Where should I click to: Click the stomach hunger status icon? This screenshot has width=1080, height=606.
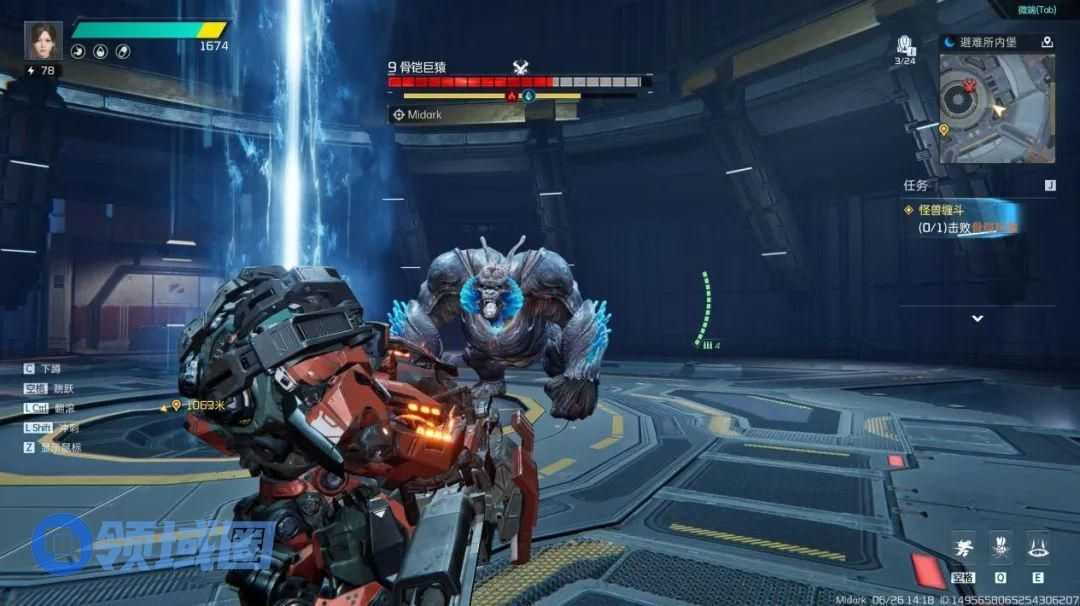(x=78, y=52)
